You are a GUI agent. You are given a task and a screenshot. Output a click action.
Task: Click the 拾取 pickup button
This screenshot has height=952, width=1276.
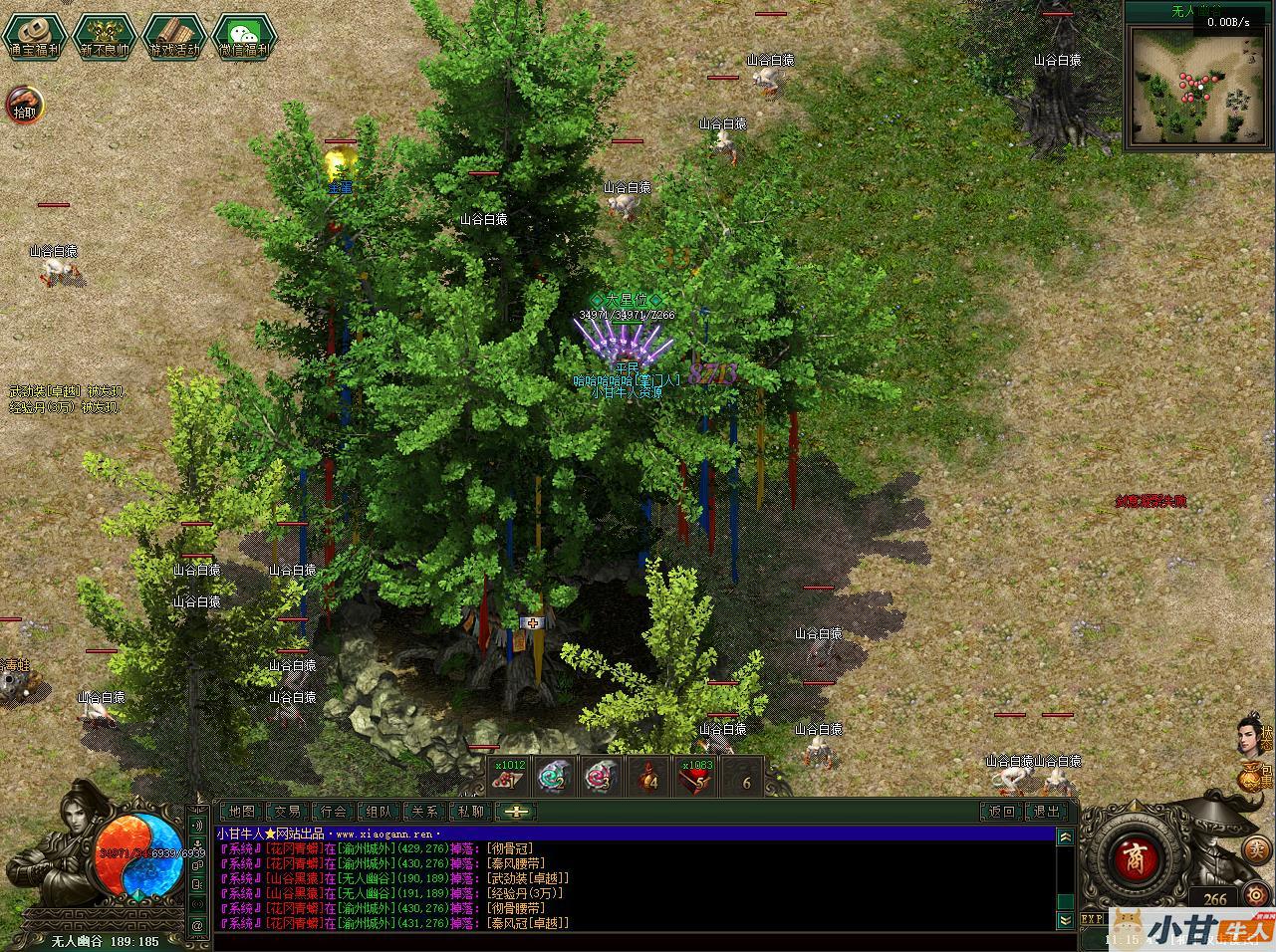[x=25, y=104]
